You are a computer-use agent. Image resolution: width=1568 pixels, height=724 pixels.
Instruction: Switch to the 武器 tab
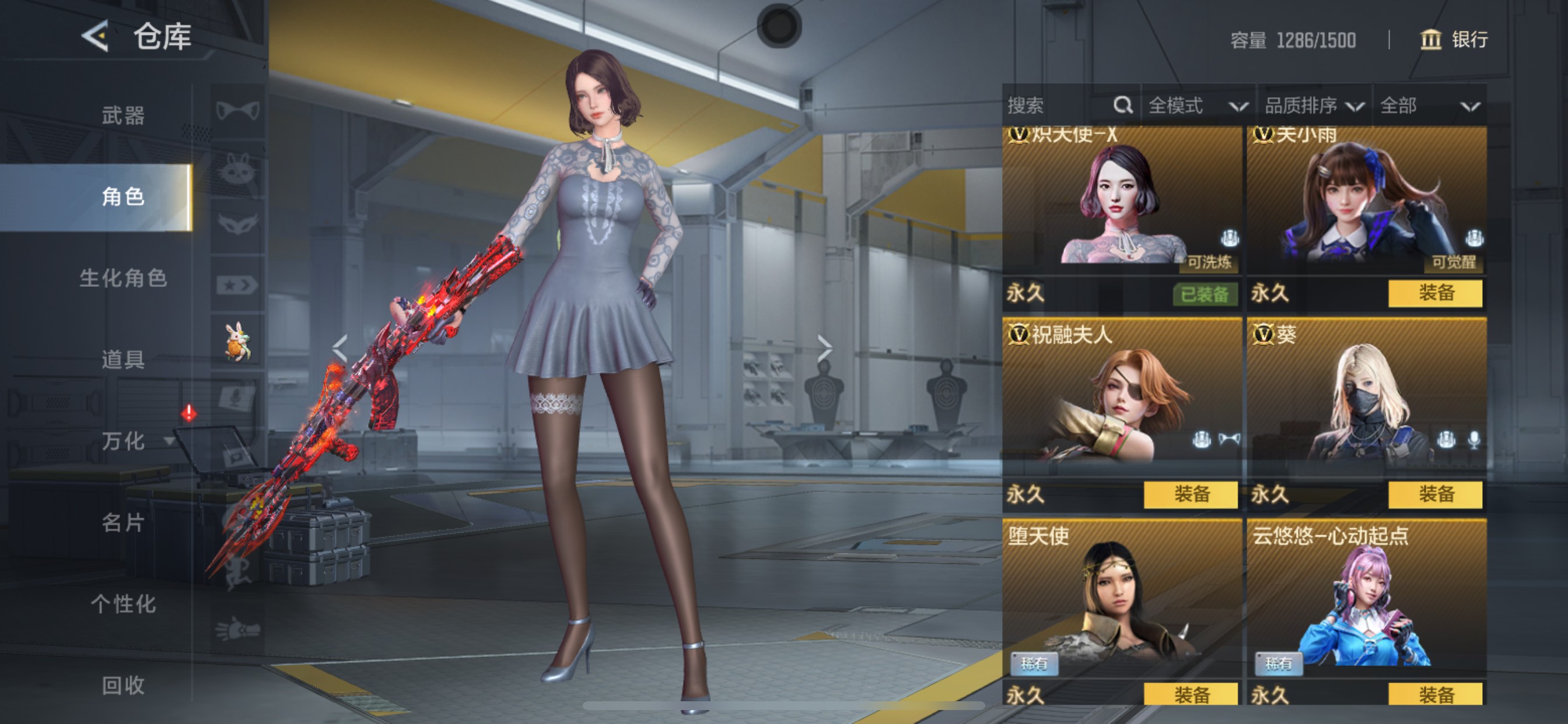123,115
